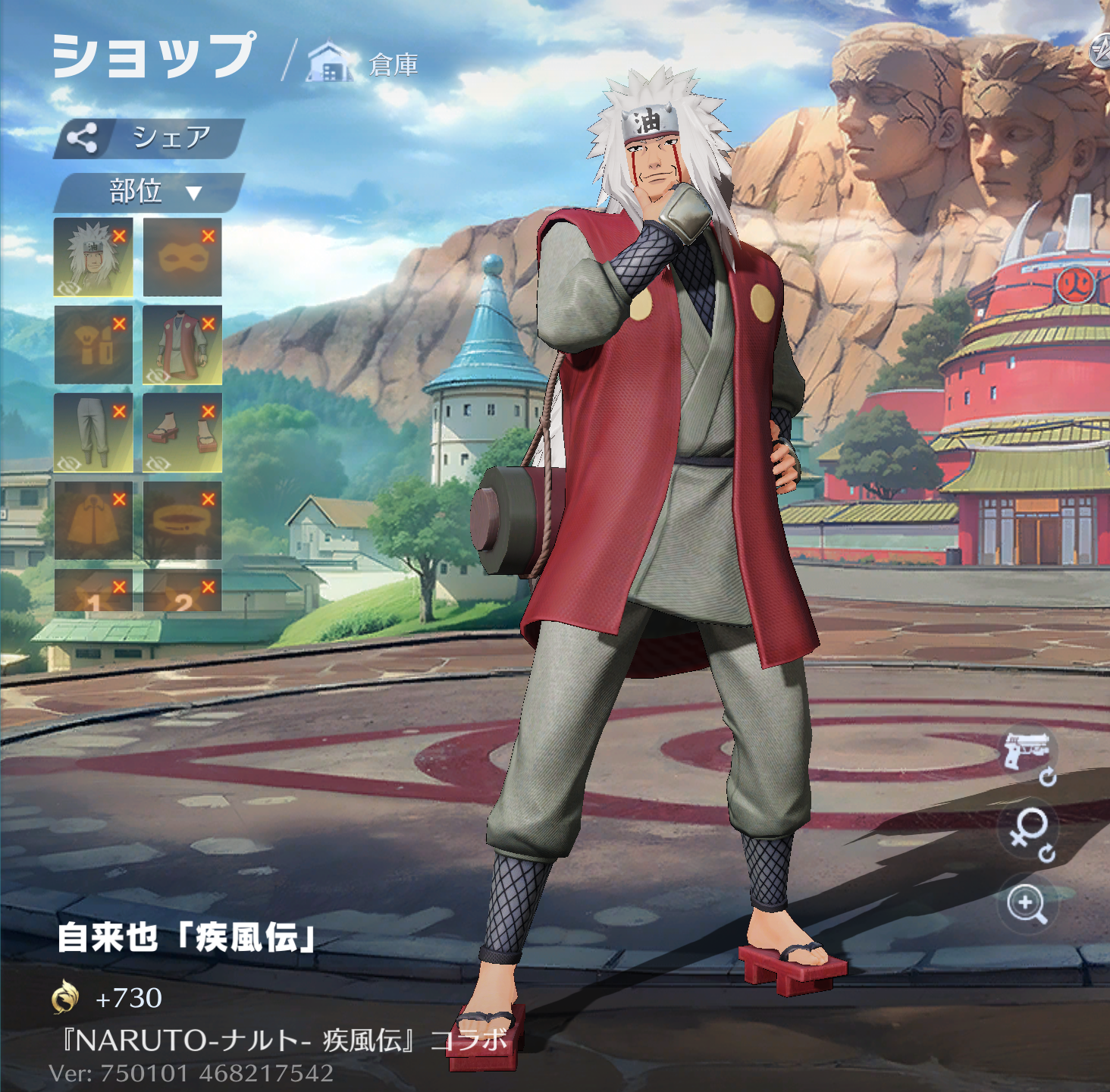This screenshot has width=1110, height=1092.
Task: Toggle the weapon pose preview button
Action: (1027, 752)
